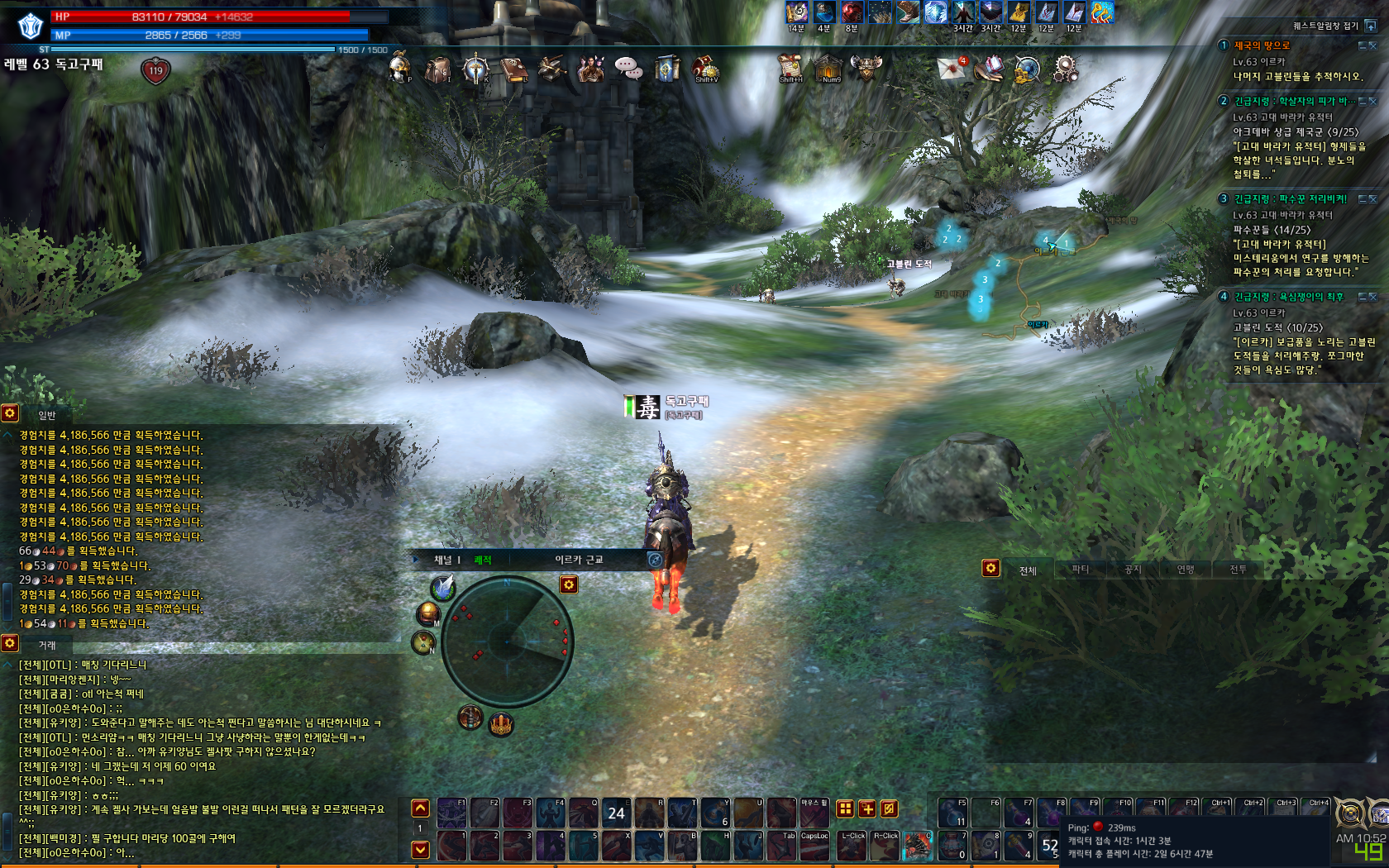Screen dimensions: 1389x868
Task: Open the gears system settings icon
Action: 1065,69
